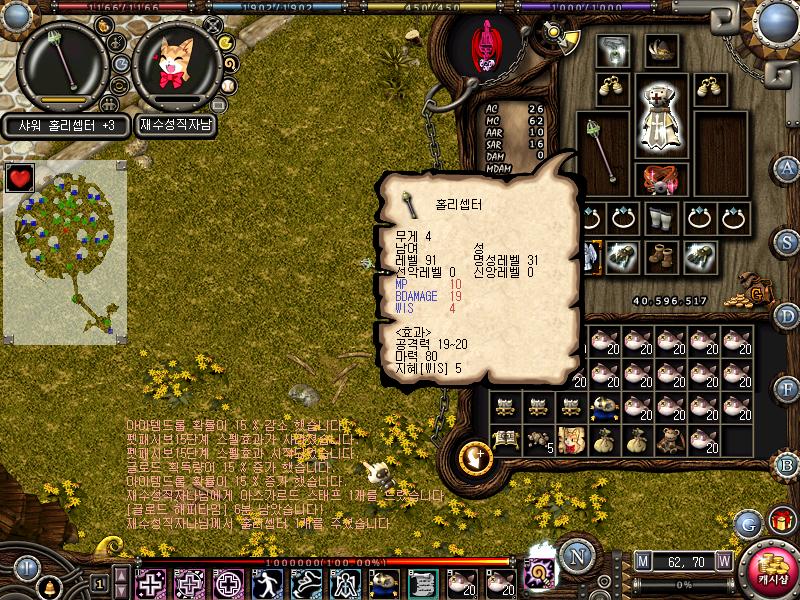Click the round S side button
Image resolution: width=800 pixels, height=600 pixels.
pyautogui.click(x=787, y=242)
